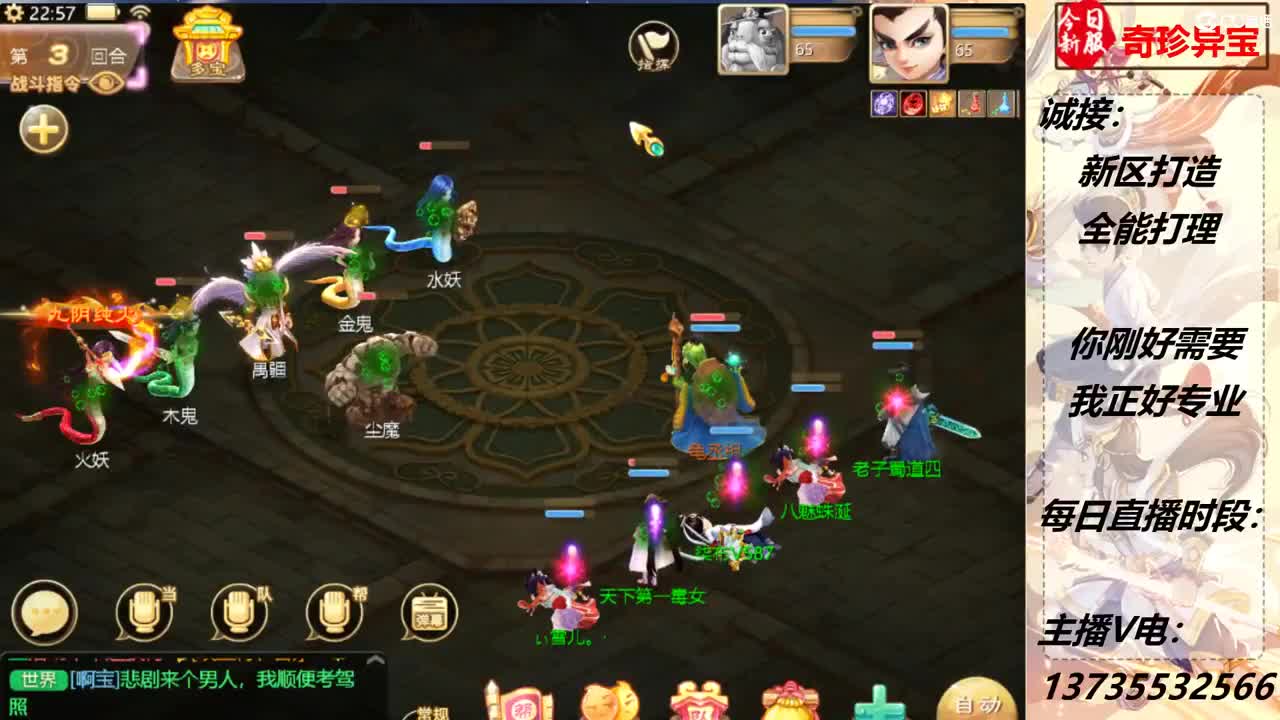Toggle the 战斗指令 eye visibility
The width and height of the screenshot is (1280, 720).
click(105, 84)
